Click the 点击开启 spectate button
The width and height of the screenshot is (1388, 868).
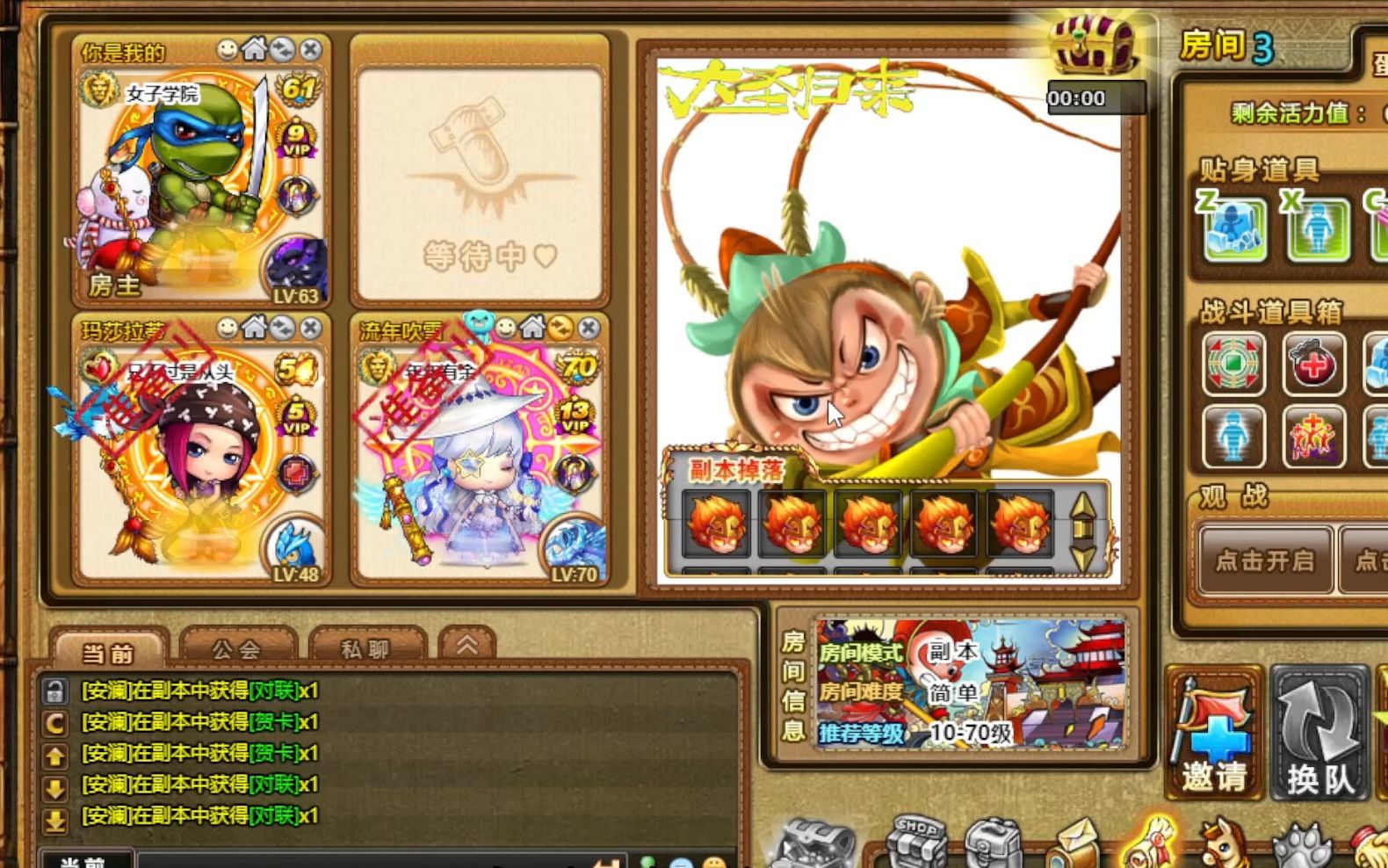click(1264, 560)
